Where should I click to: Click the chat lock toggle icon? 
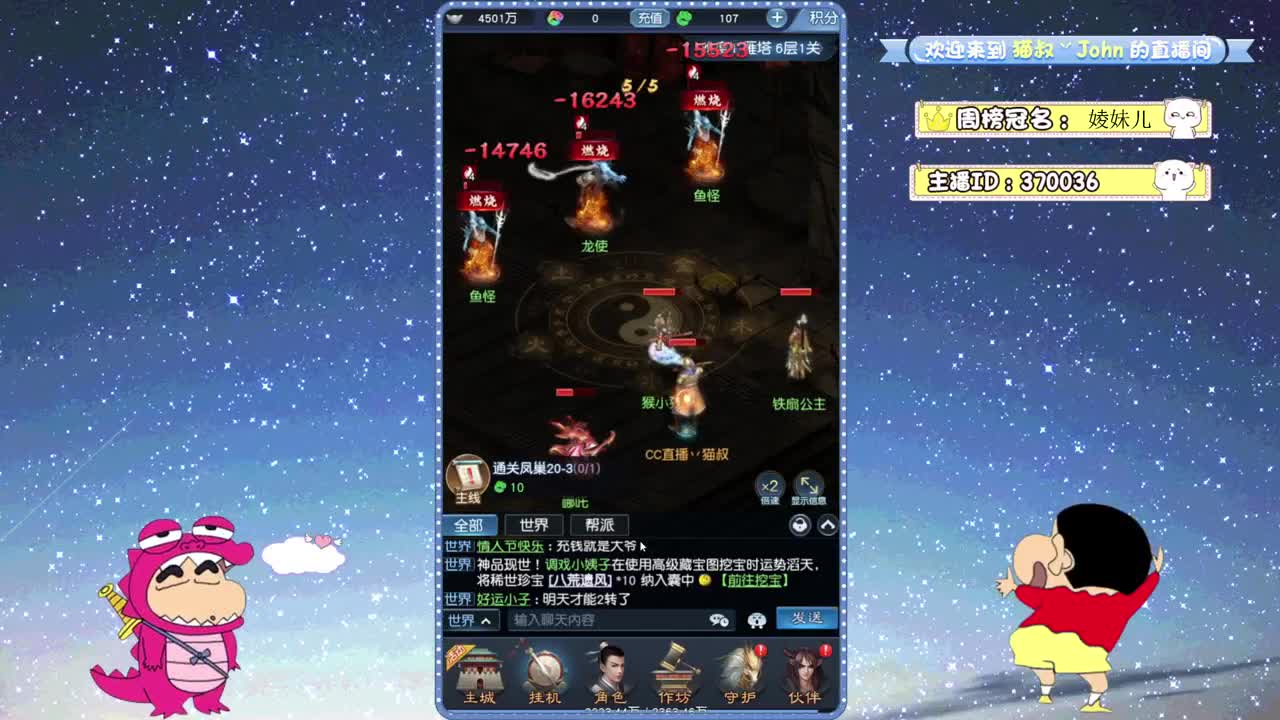point(800,524)
